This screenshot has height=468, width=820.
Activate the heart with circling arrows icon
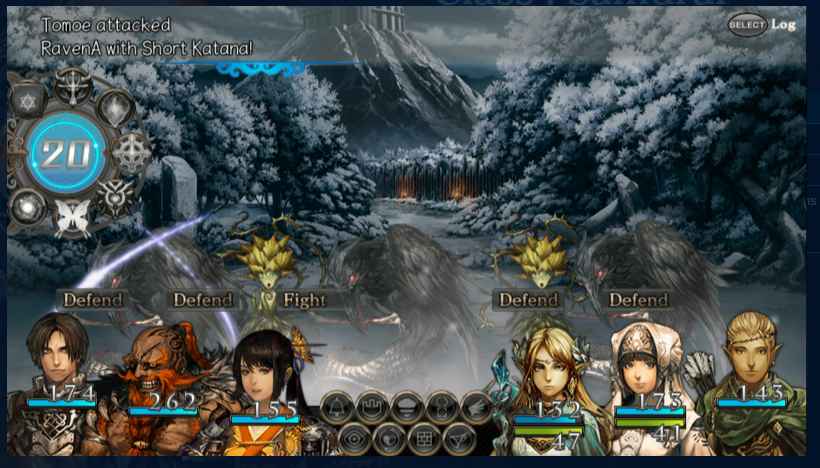[389, 437]
